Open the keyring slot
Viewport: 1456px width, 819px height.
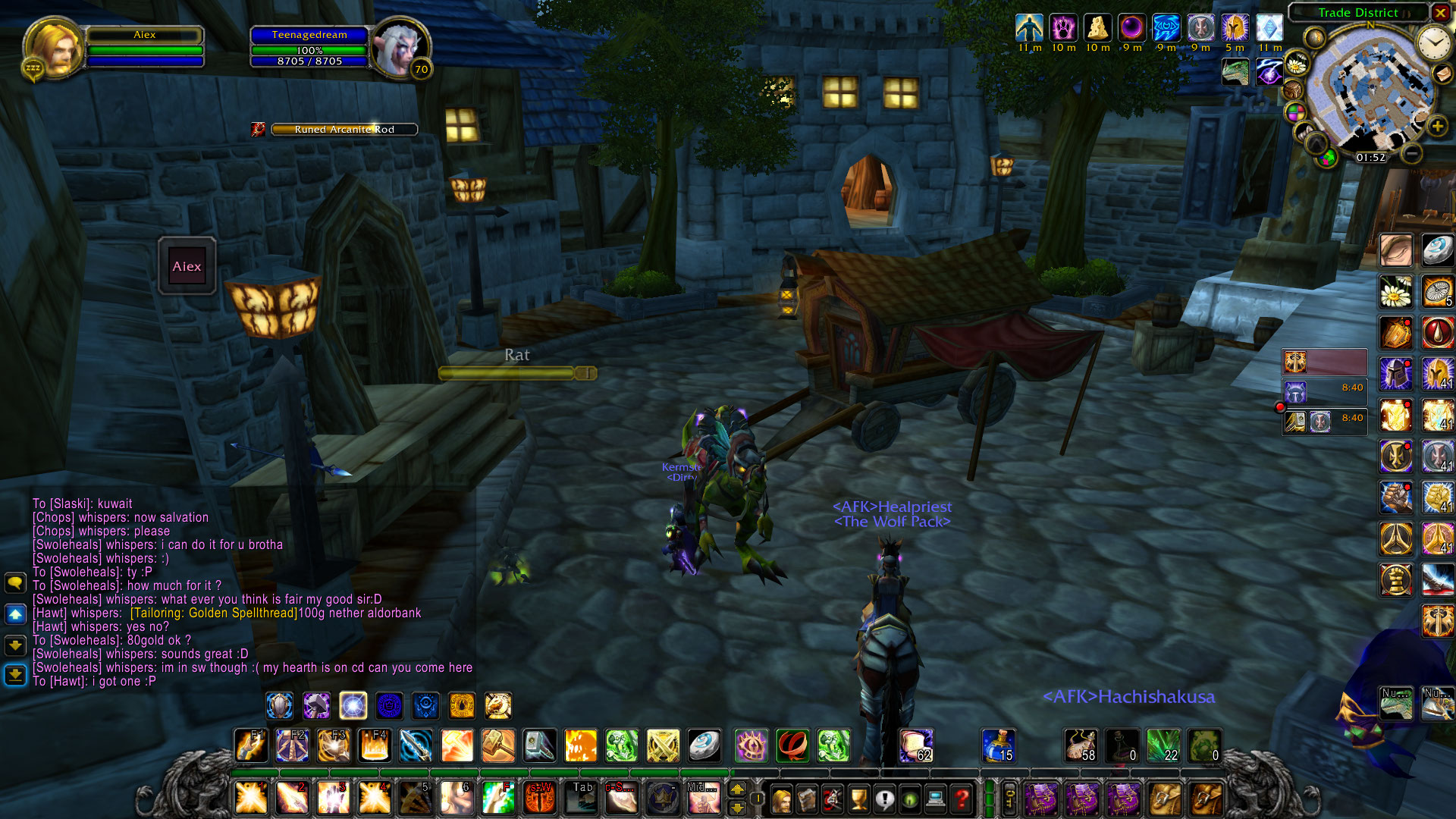1009,799
